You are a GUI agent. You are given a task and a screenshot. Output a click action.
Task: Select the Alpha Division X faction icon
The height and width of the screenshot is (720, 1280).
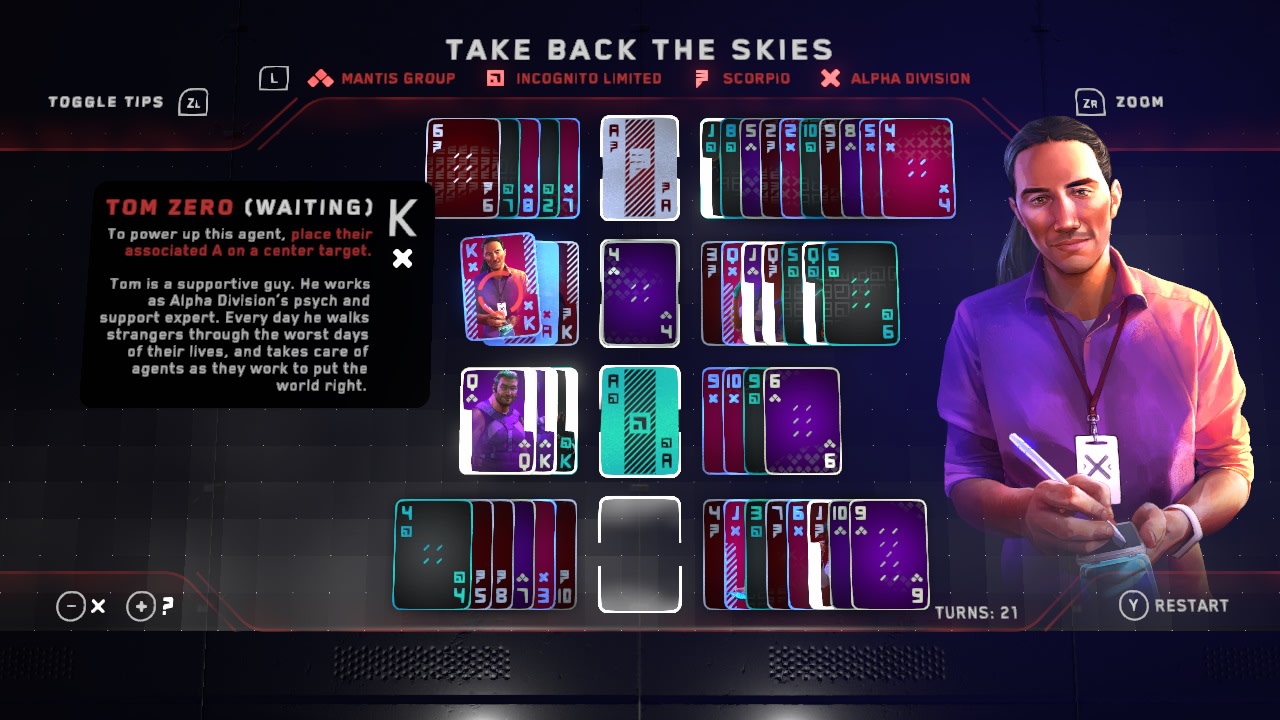click(829, 77)
